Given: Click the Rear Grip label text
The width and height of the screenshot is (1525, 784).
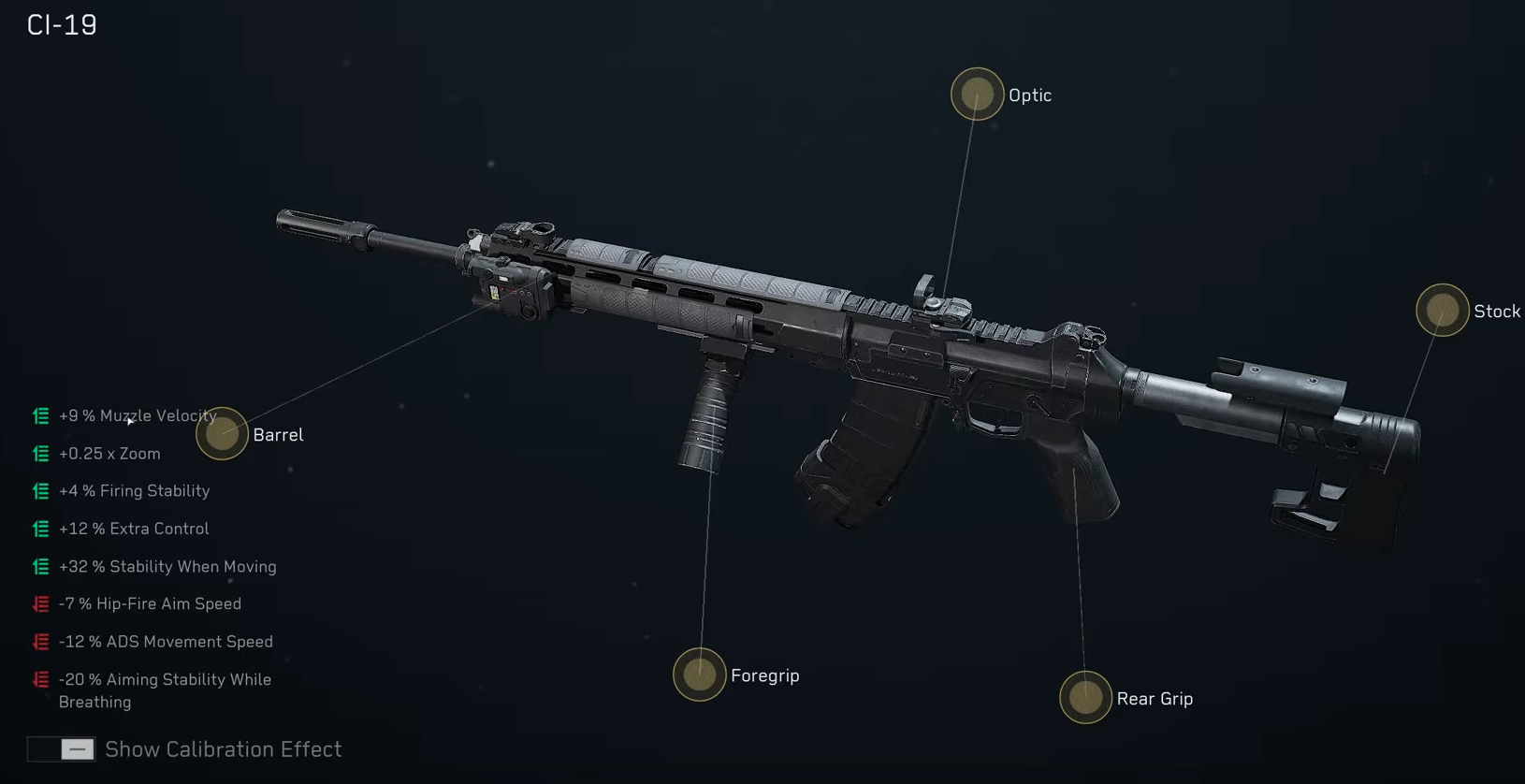Looking at the screenshot, I should pos(1155,698).
